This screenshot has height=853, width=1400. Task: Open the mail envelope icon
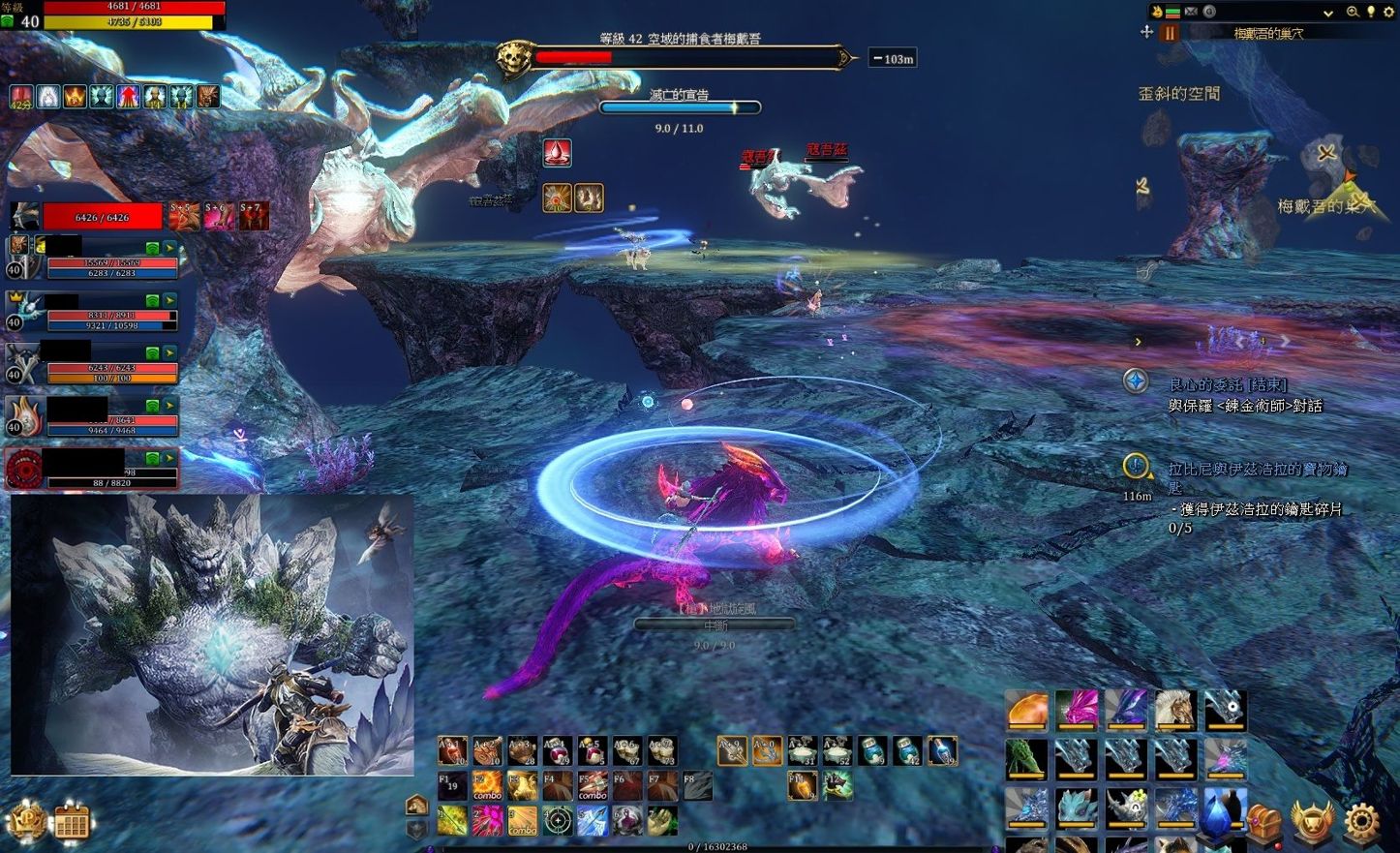(1191, 12)
